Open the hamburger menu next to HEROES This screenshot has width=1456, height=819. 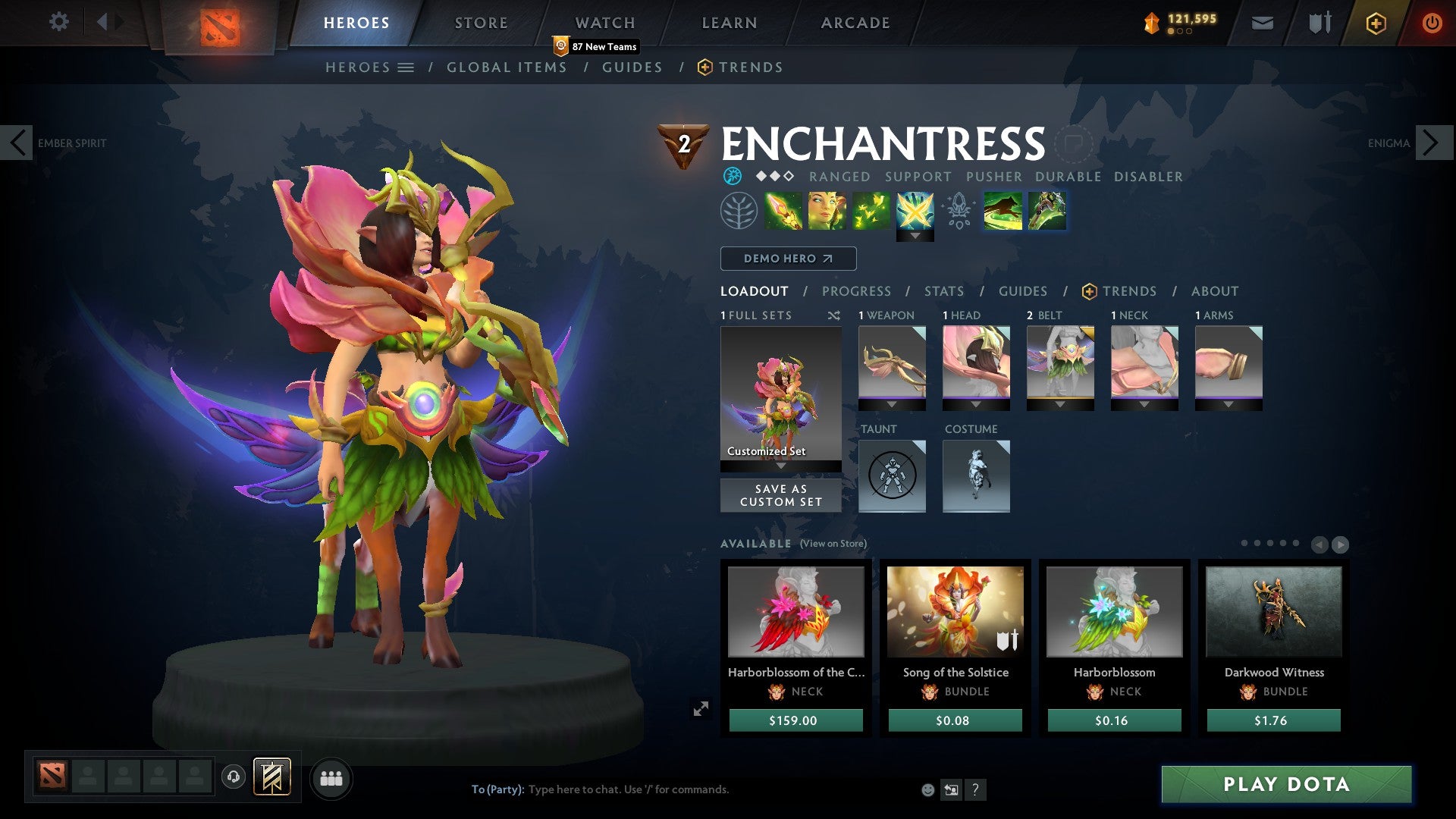[406, 67]
